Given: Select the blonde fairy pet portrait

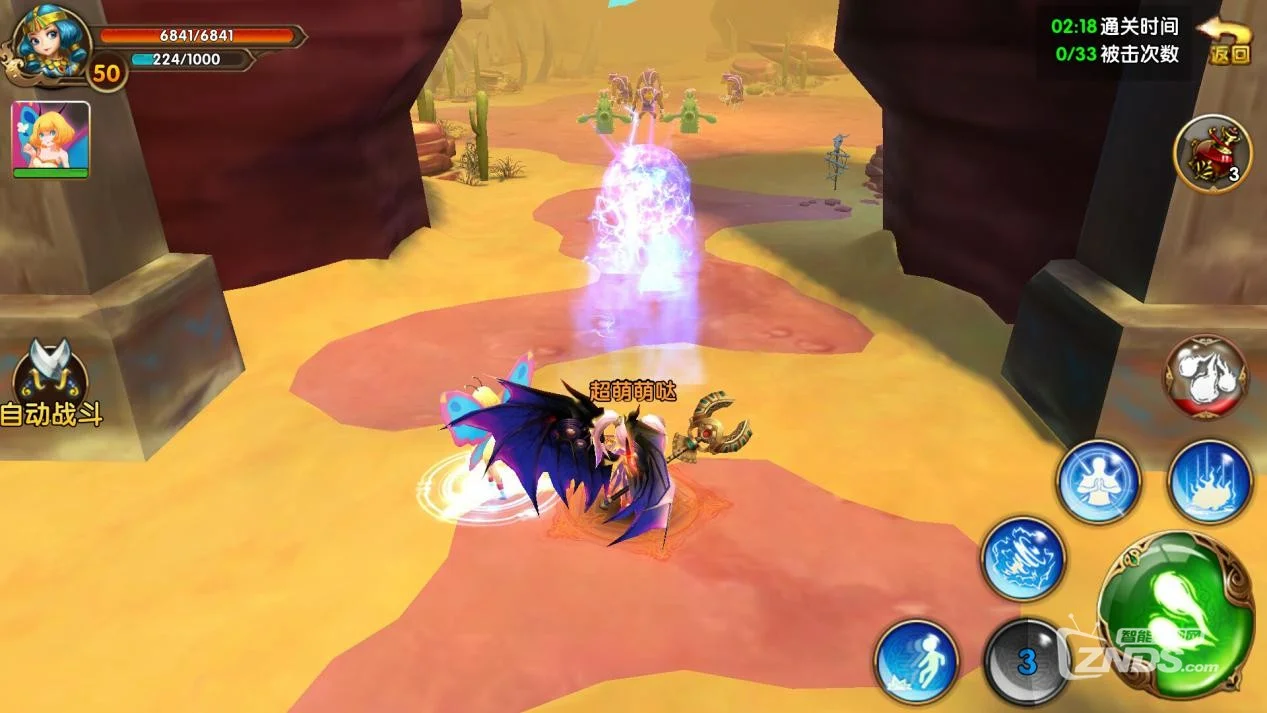Looking at the screenshot, I should [x=51, y=139].
